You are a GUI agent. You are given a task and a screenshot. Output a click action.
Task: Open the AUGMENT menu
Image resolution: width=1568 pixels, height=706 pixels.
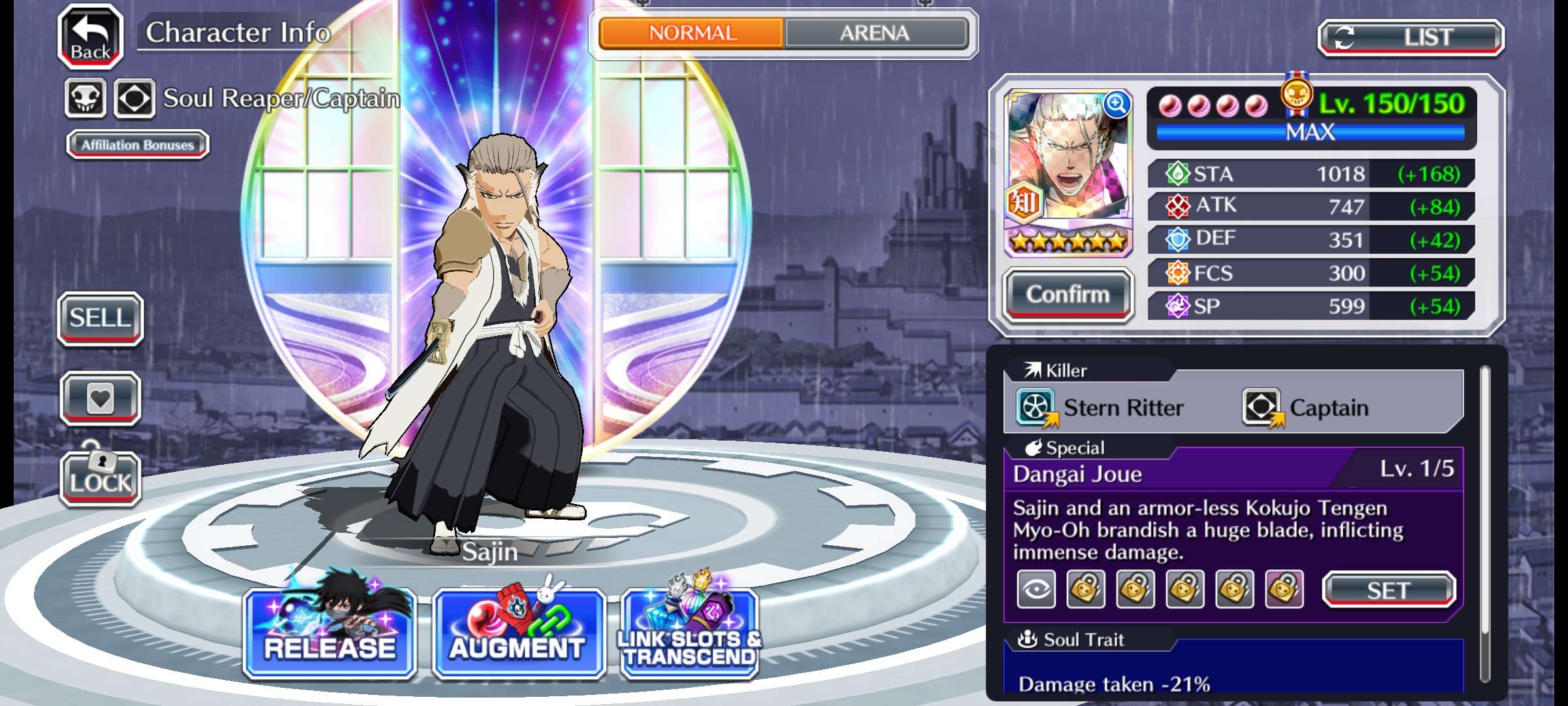518,633
